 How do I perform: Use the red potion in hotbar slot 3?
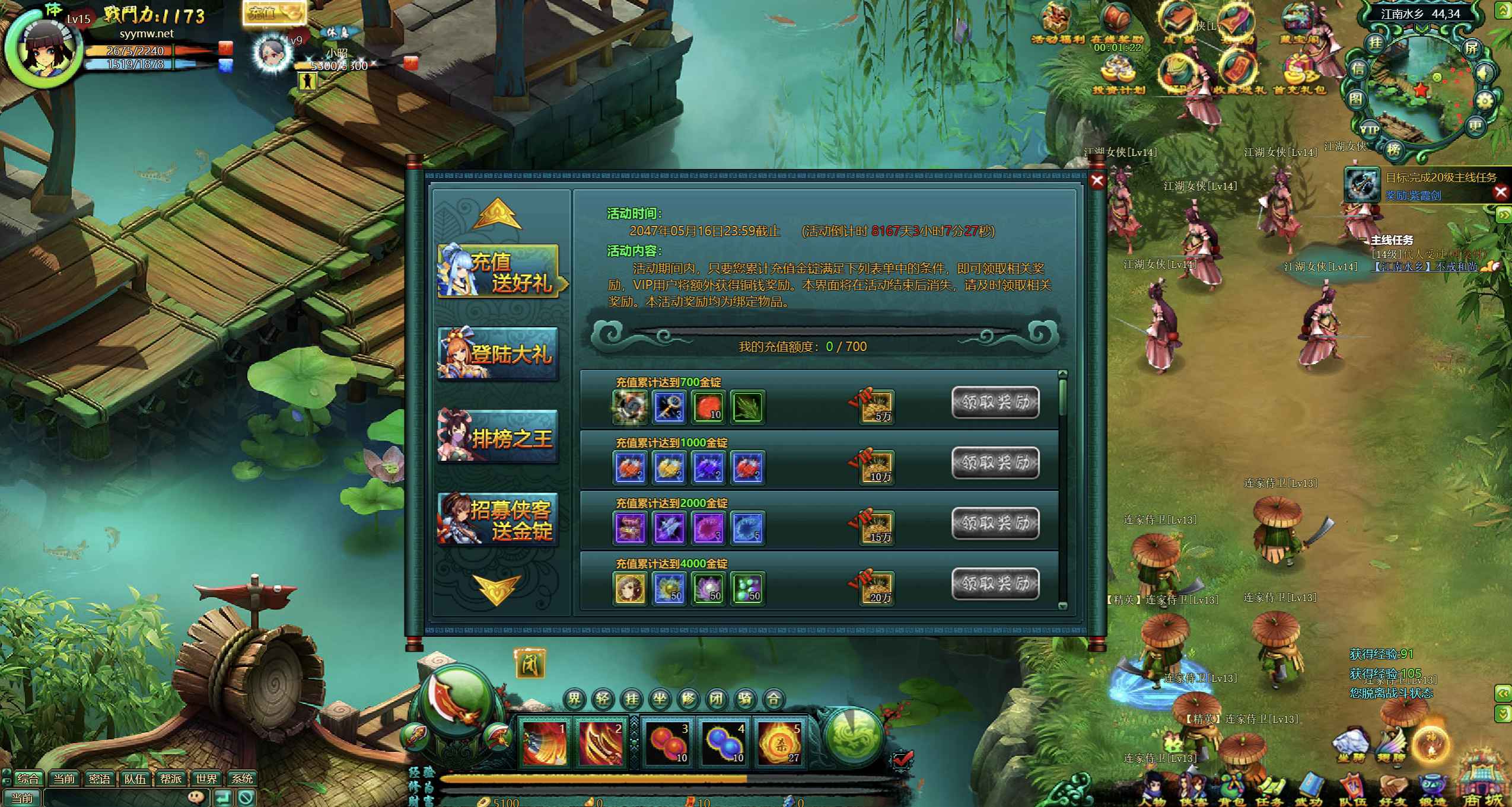coord(667,742)
